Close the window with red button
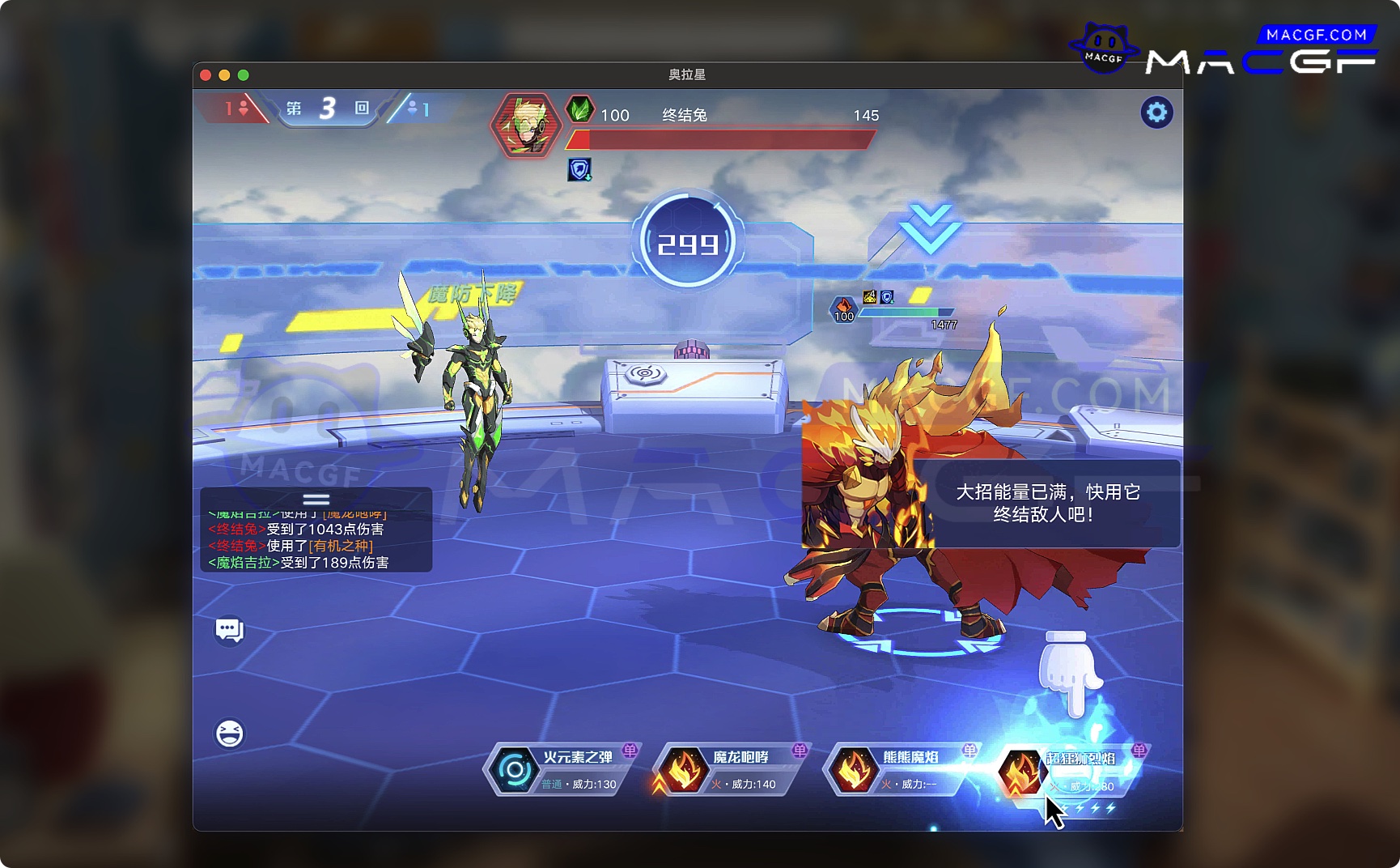The height and width of the screenshot is (868, 1400). click(x=206, y=75)
